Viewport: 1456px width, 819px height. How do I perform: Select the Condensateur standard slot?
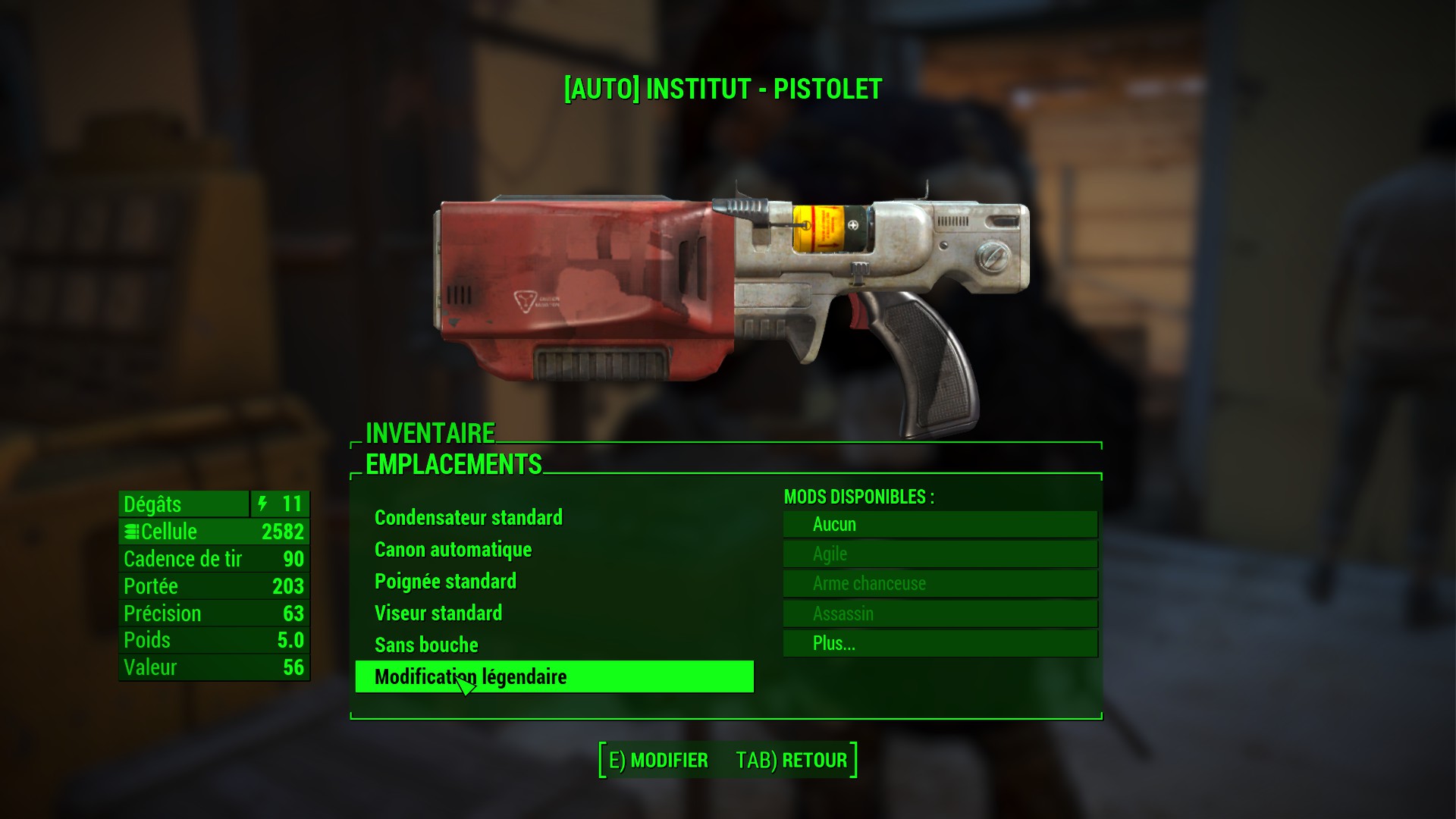(x=469, y=518)
